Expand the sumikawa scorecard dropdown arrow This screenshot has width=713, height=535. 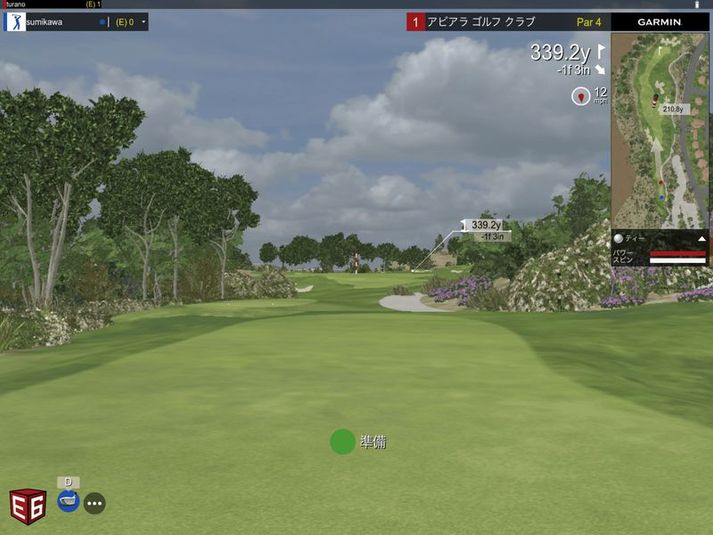click(143, 21)
